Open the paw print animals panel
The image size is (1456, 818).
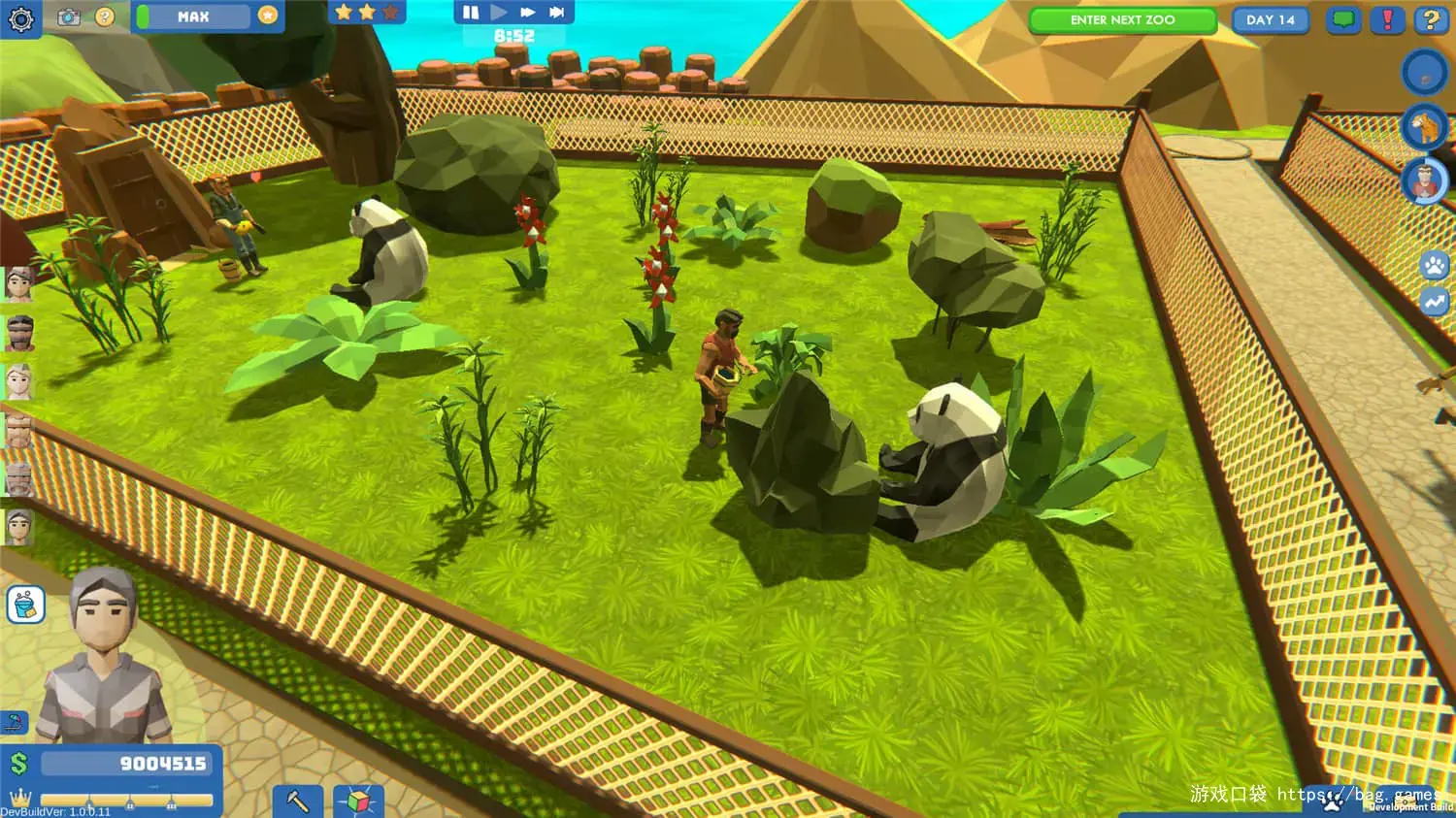point(1435,264)
